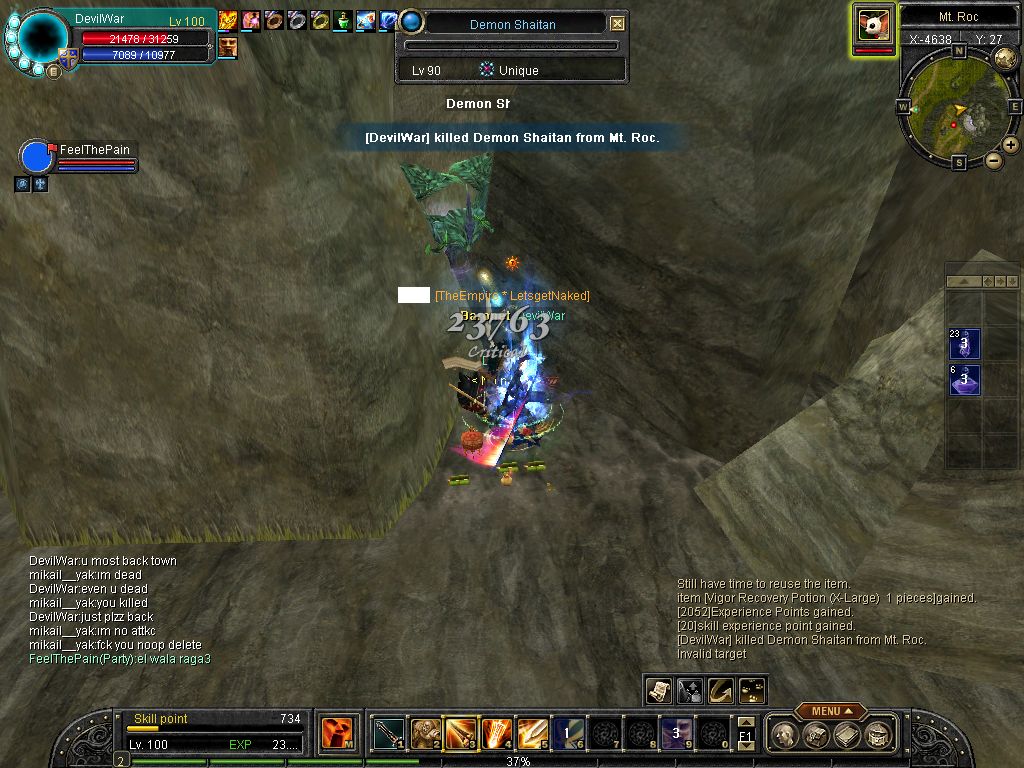Click the DevilWar character portrait orb

pos(44,38)
